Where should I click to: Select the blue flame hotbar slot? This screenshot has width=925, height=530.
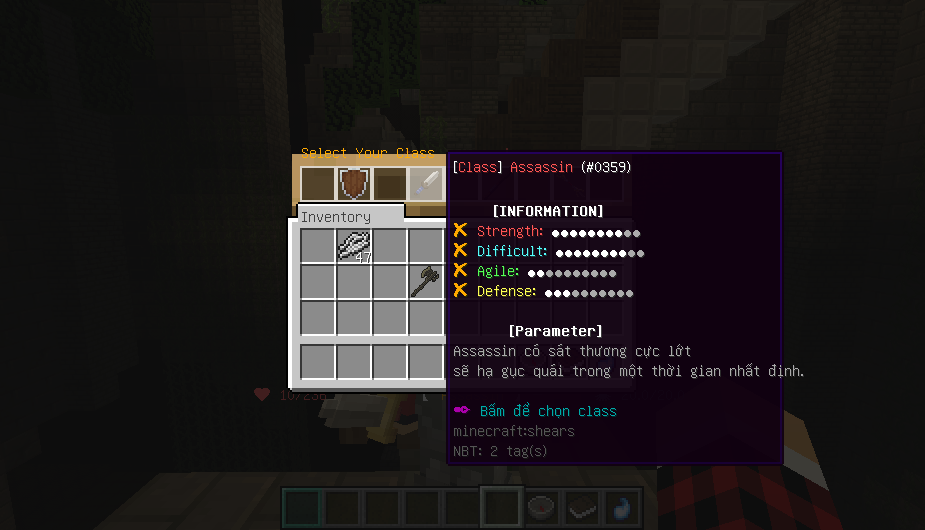[x=620, y=506]
